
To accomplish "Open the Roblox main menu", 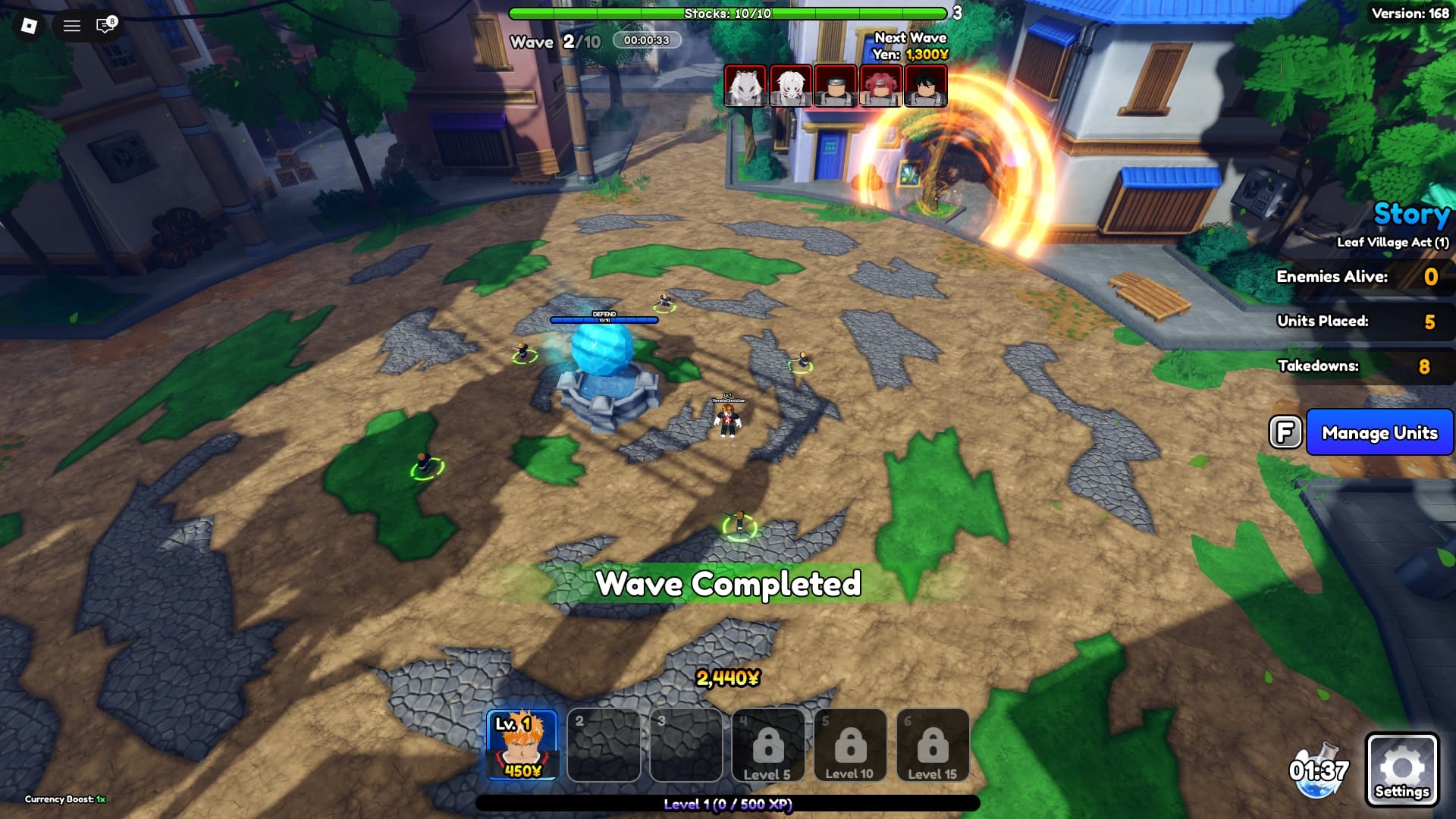I will tap(29, 26).
